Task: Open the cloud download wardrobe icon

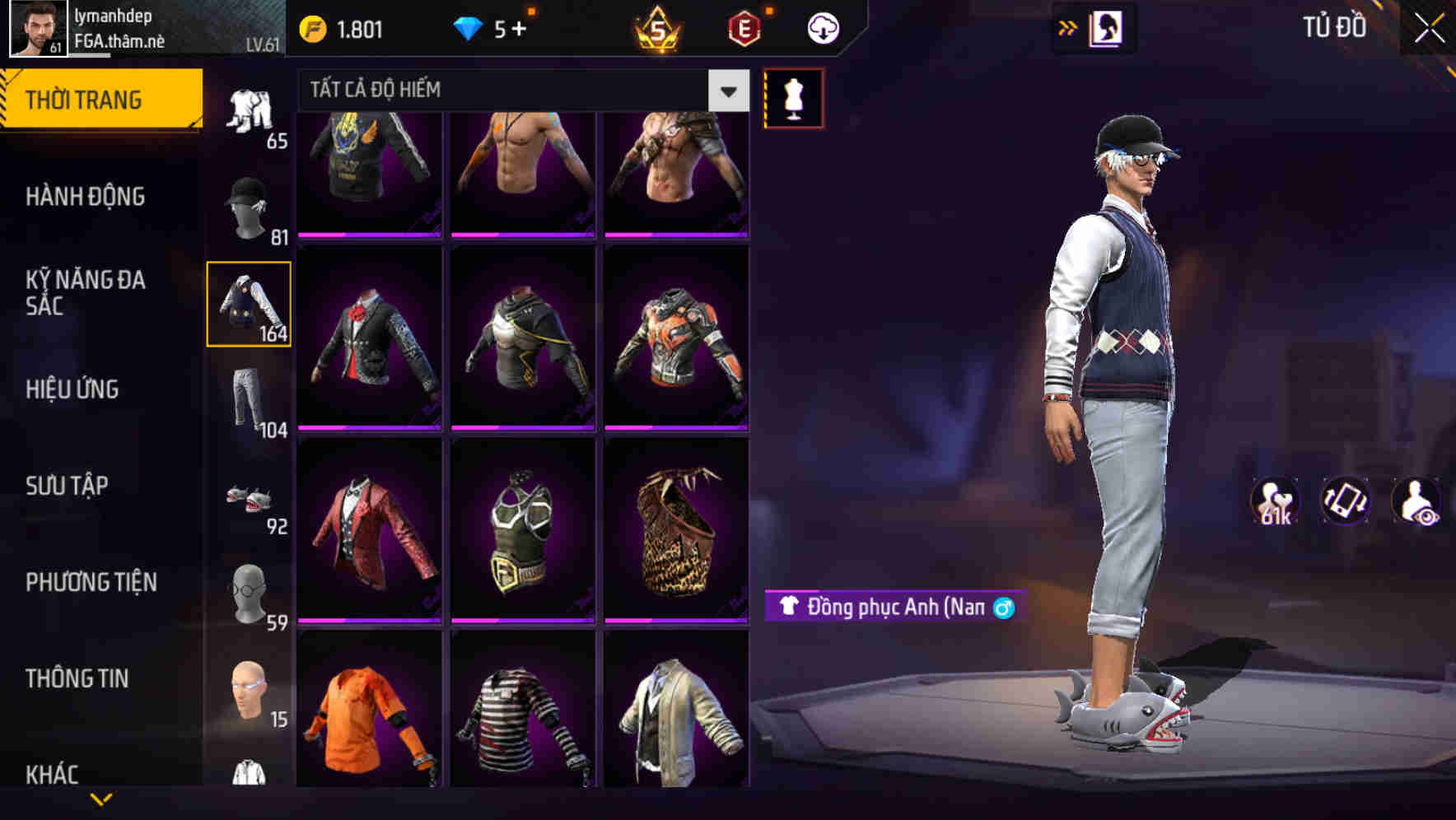Action: (x=821, y=27)
